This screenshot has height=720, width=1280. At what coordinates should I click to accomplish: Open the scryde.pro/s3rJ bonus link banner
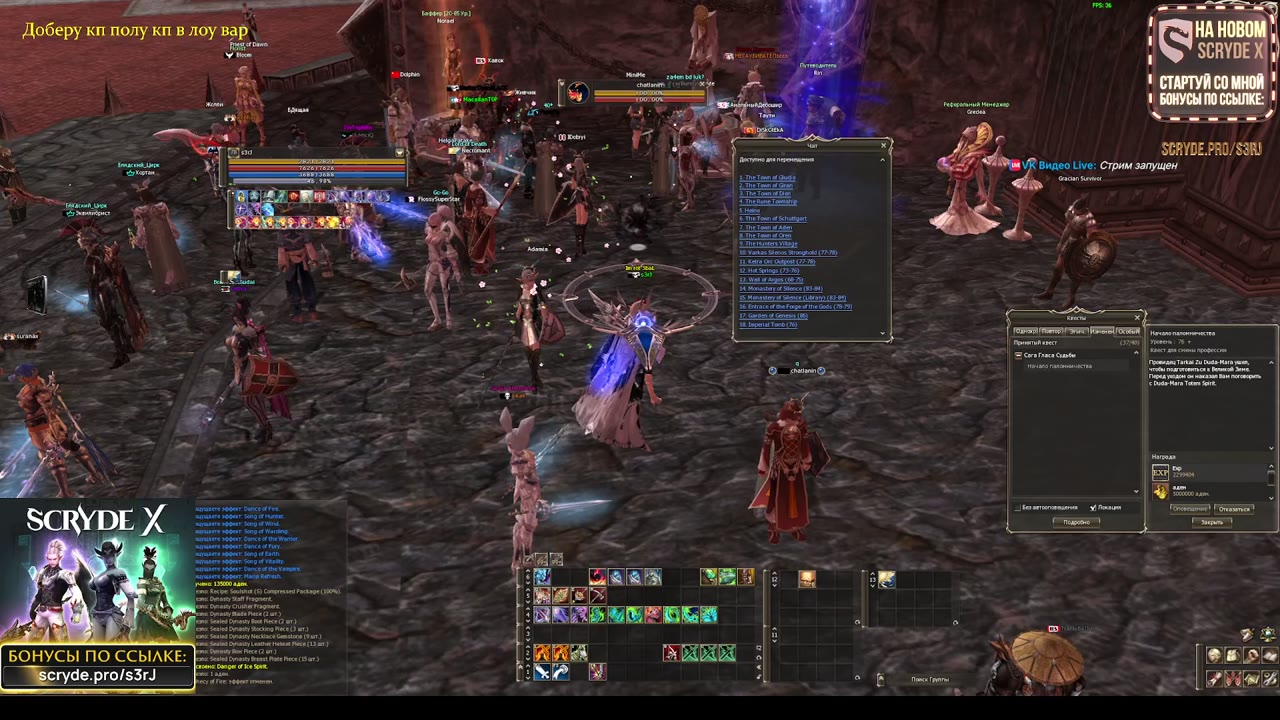(x=97, y=667)
